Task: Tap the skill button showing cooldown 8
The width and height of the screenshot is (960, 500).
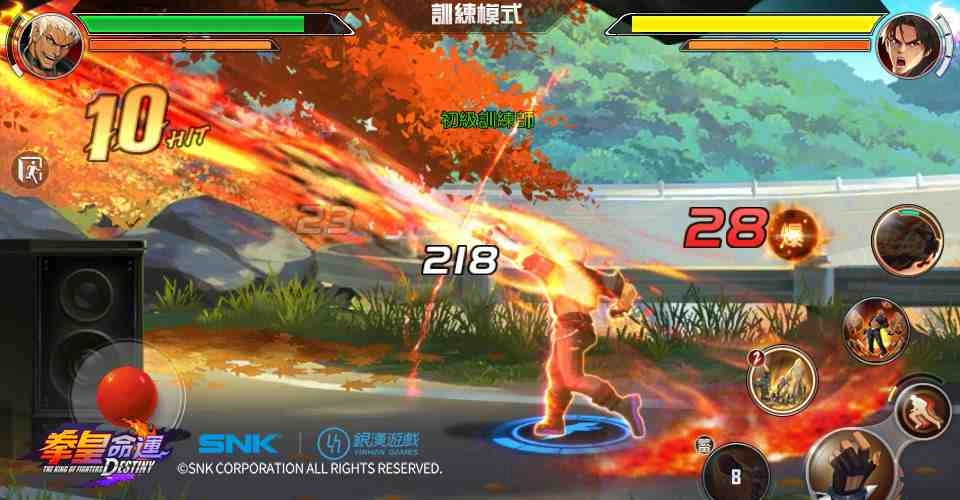Action: [x=737, y=472]
